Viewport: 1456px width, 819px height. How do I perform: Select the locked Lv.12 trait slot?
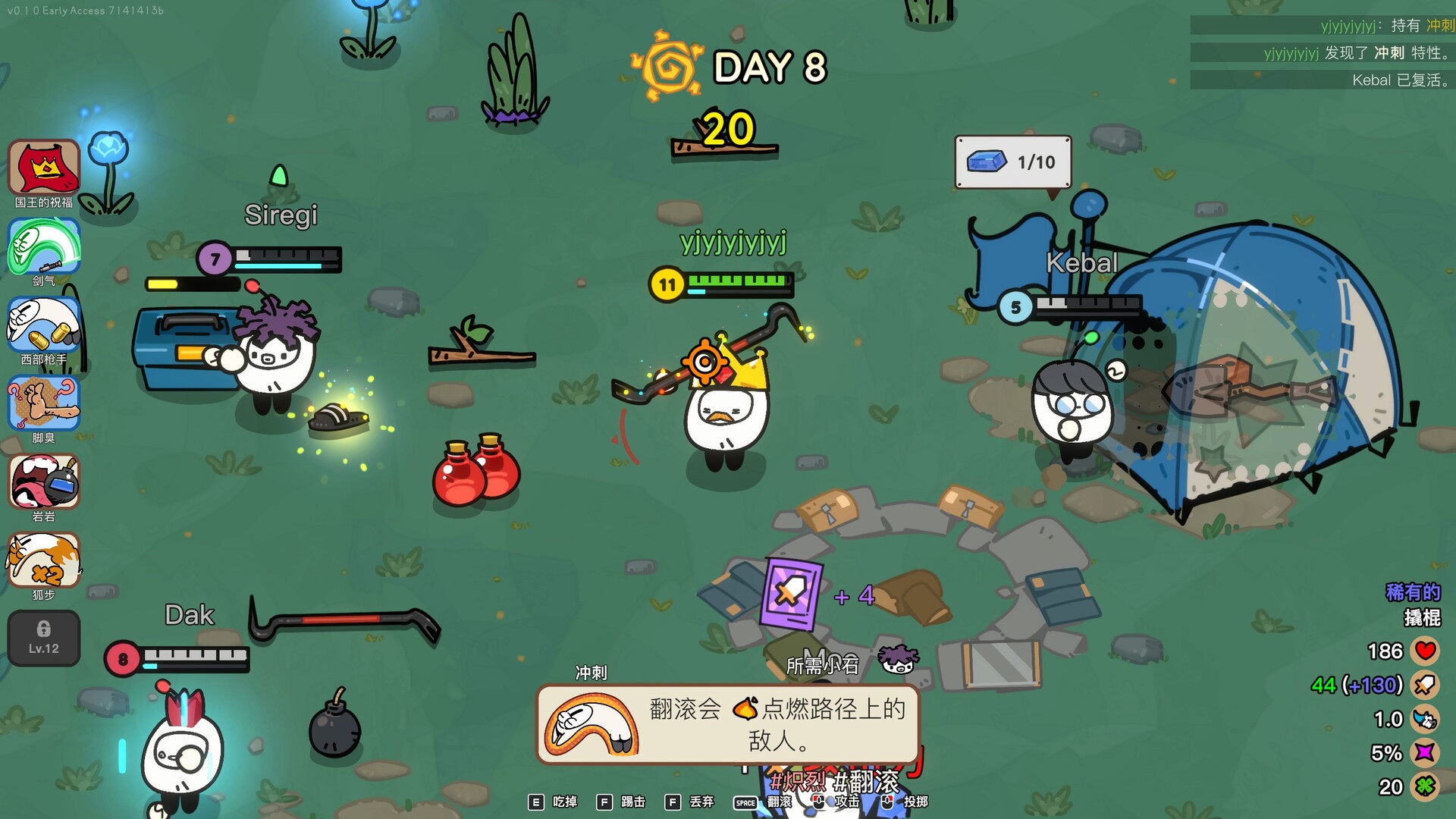(44, 639)
